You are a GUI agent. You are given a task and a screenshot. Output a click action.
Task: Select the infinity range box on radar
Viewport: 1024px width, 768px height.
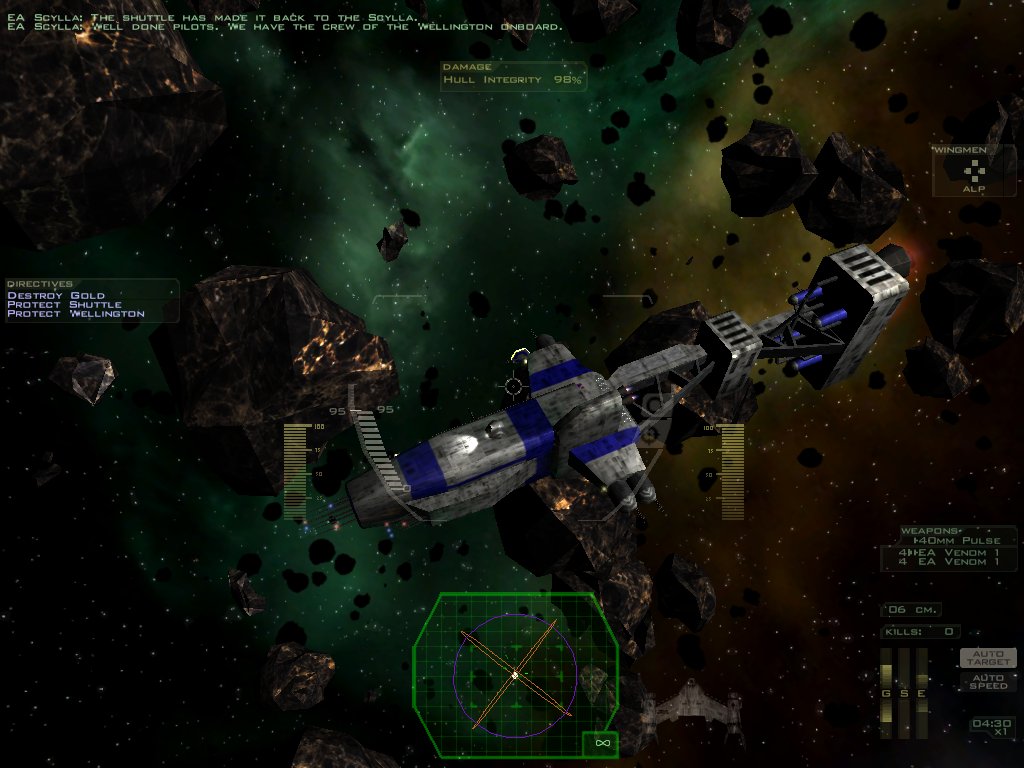[x=601, y=743]
